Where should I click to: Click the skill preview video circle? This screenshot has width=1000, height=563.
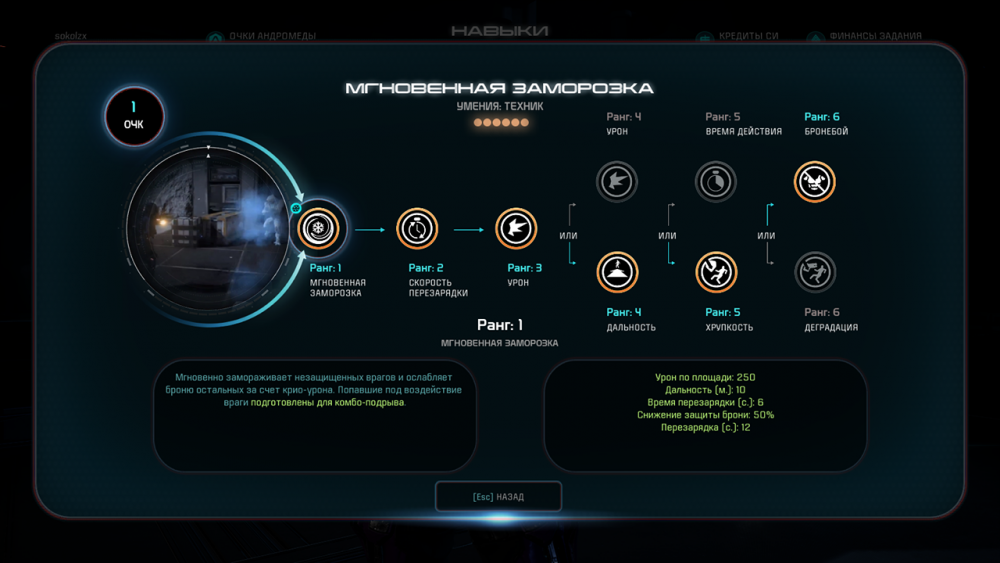(207, 230)
